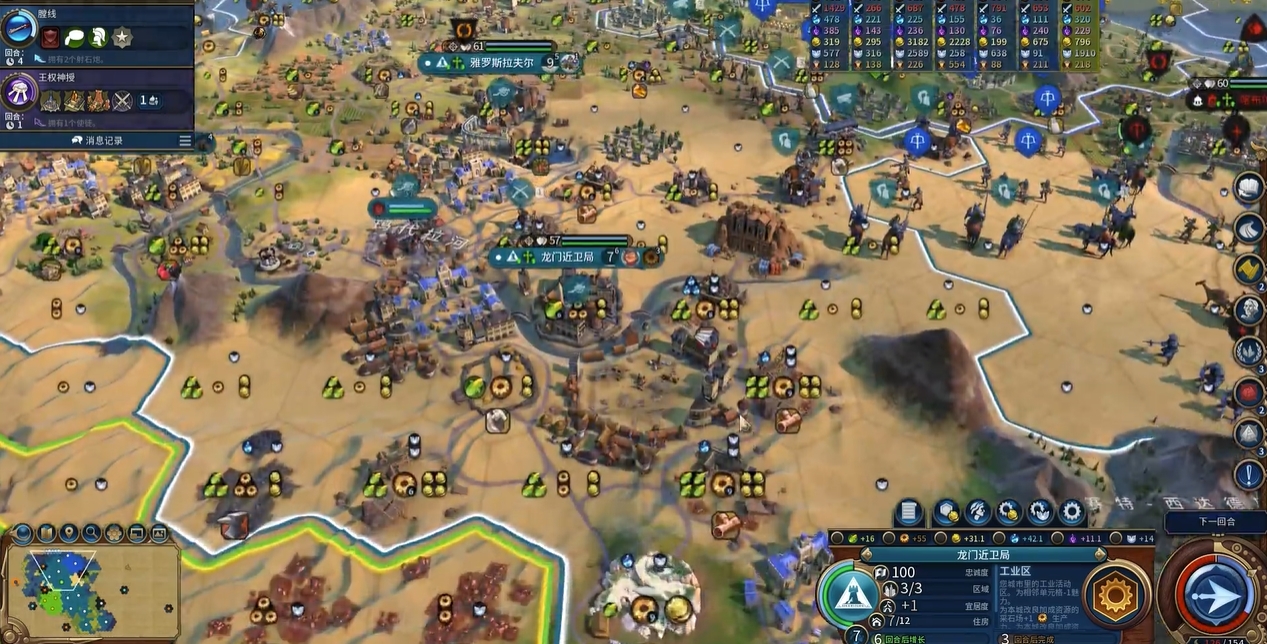Screen dimensions: 1267x644
Task: Purchase a tile with gold in city panel
Action: pos(947,513)
